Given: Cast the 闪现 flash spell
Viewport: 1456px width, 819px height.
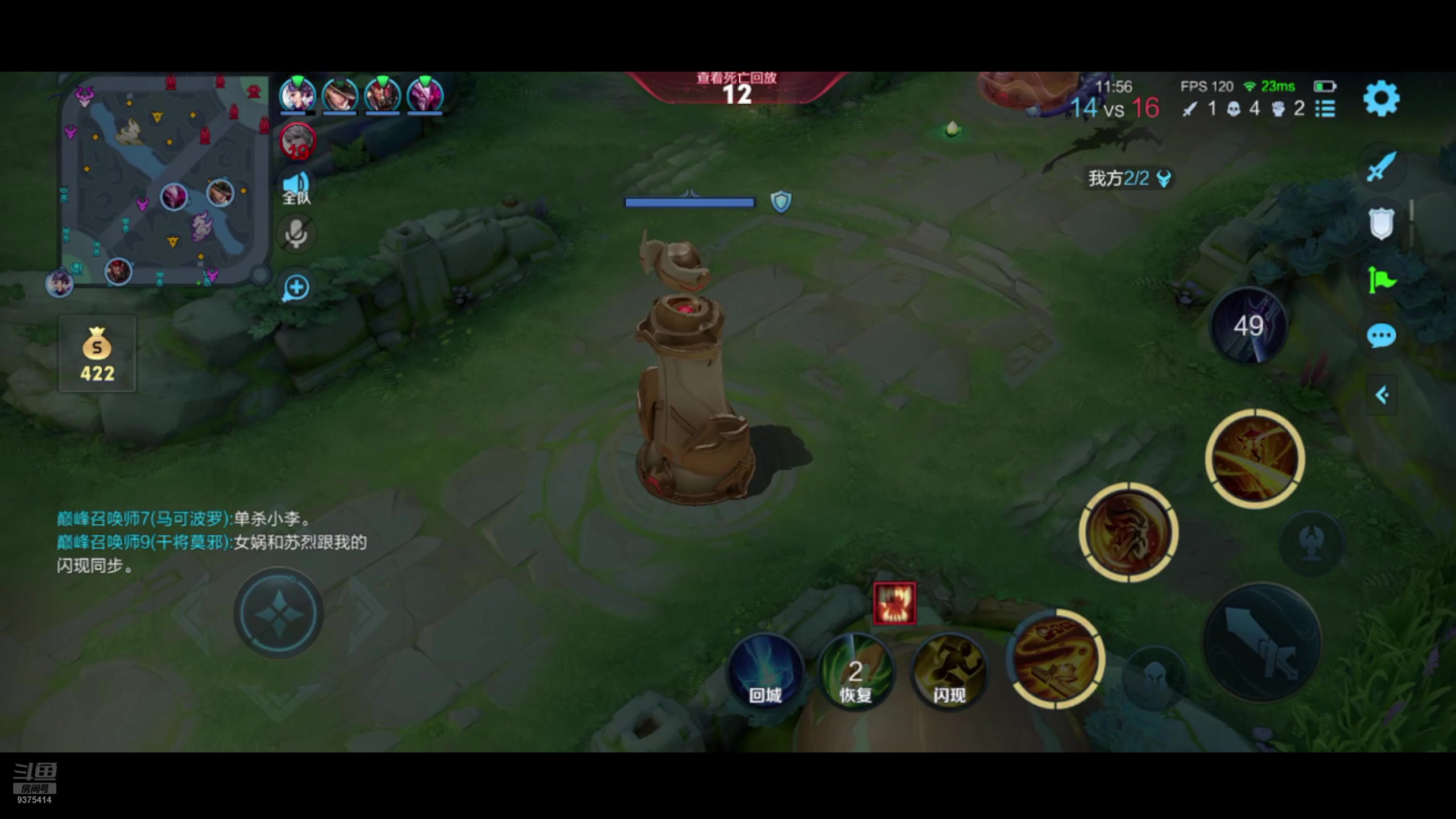Looking at the screenshot, I should pos(949,671).
